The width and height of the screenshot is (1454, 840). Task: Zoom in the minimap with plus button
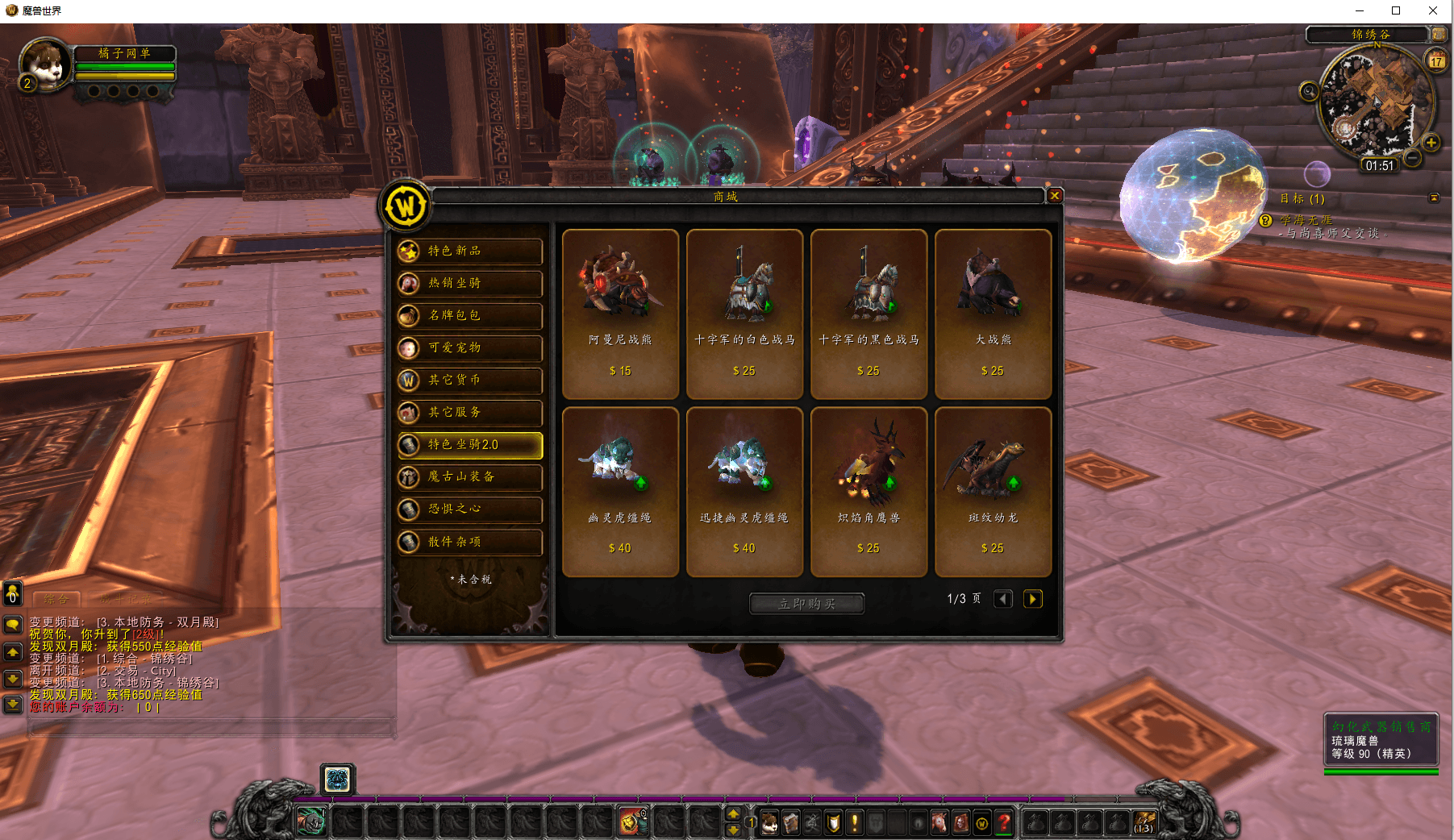click(1431, 143)
